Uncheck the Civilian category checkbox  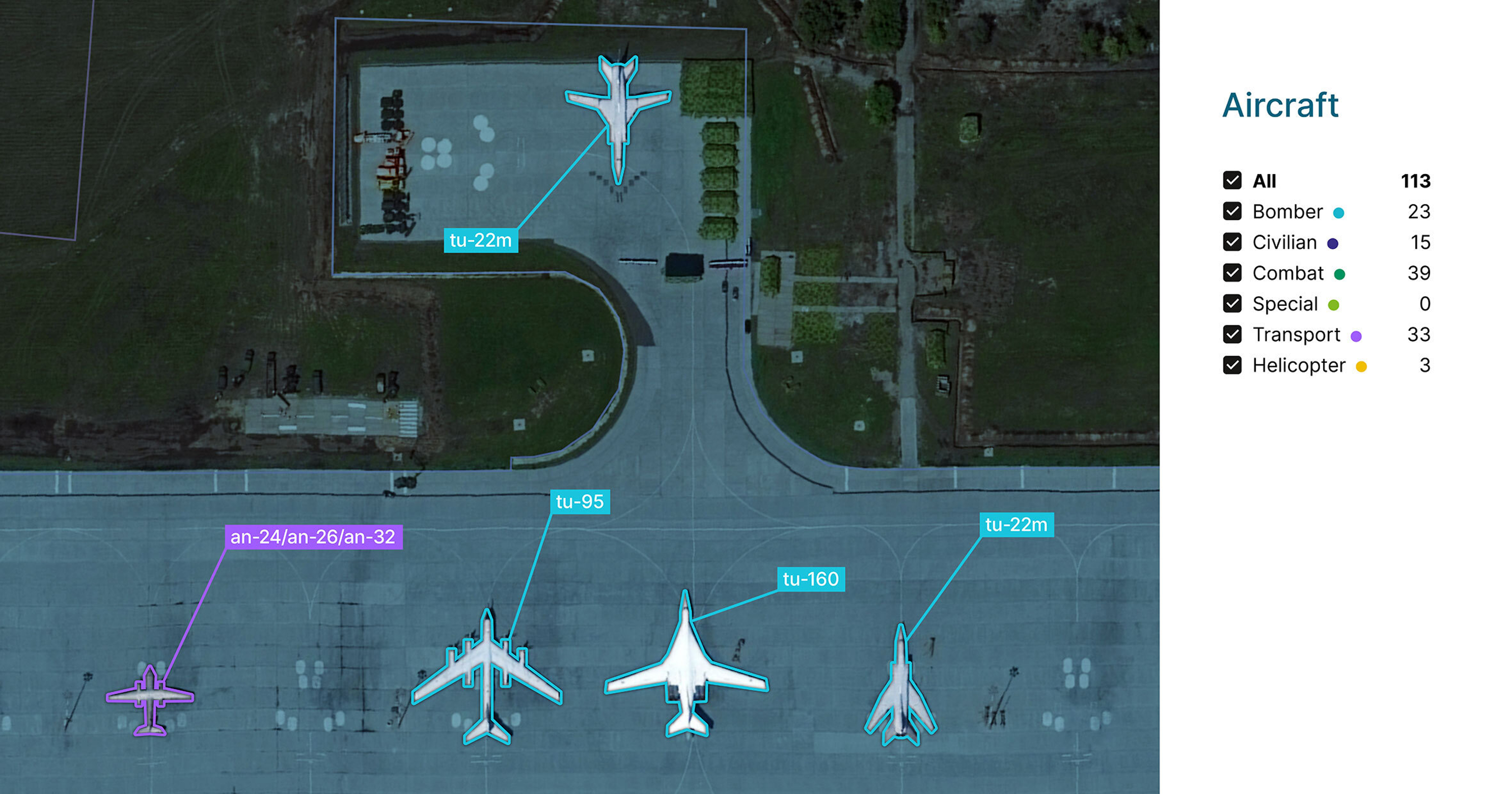pos(1232,242)
